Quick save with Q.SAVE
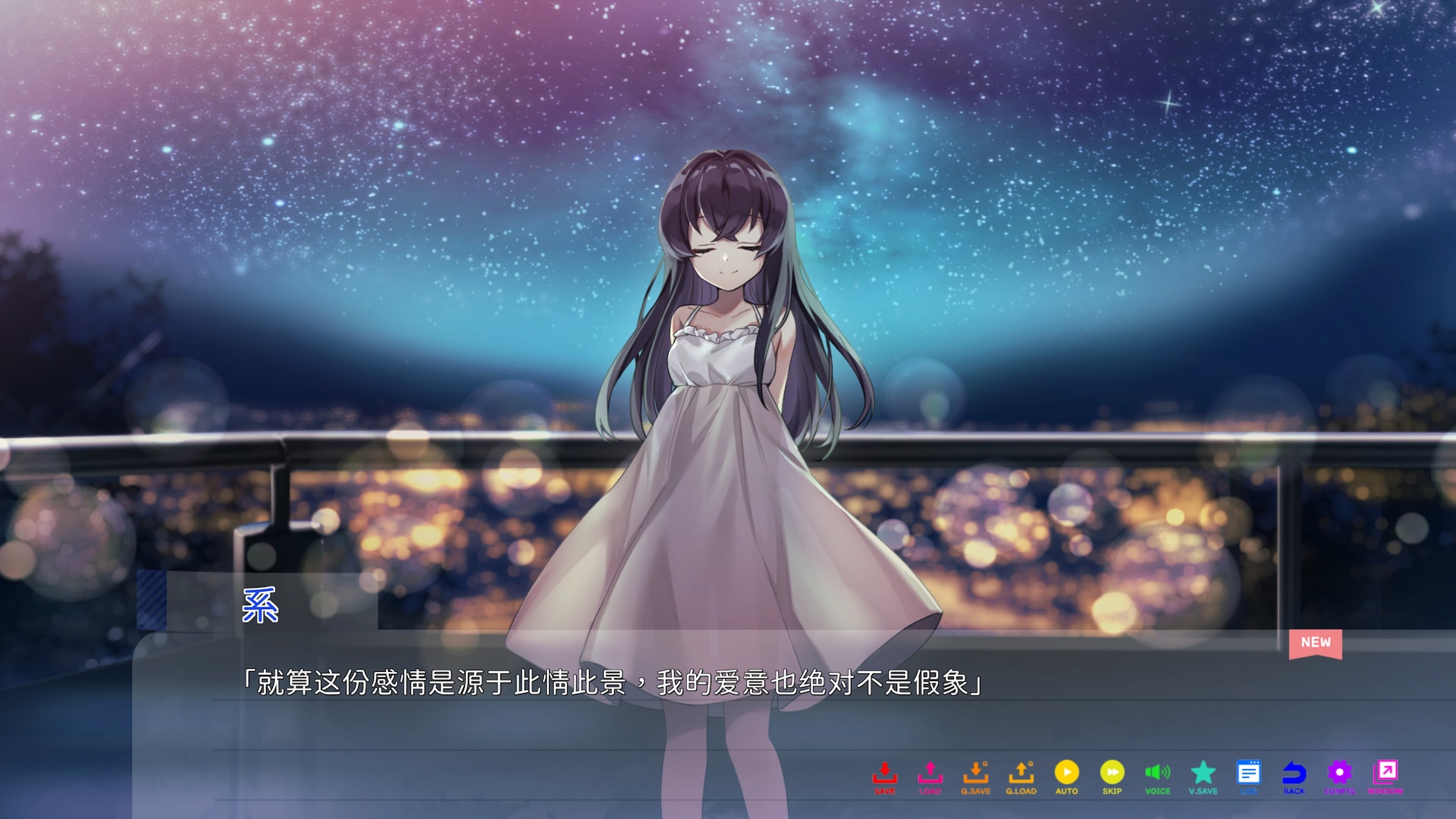The image size is (1456, 819). pos(975,776)
